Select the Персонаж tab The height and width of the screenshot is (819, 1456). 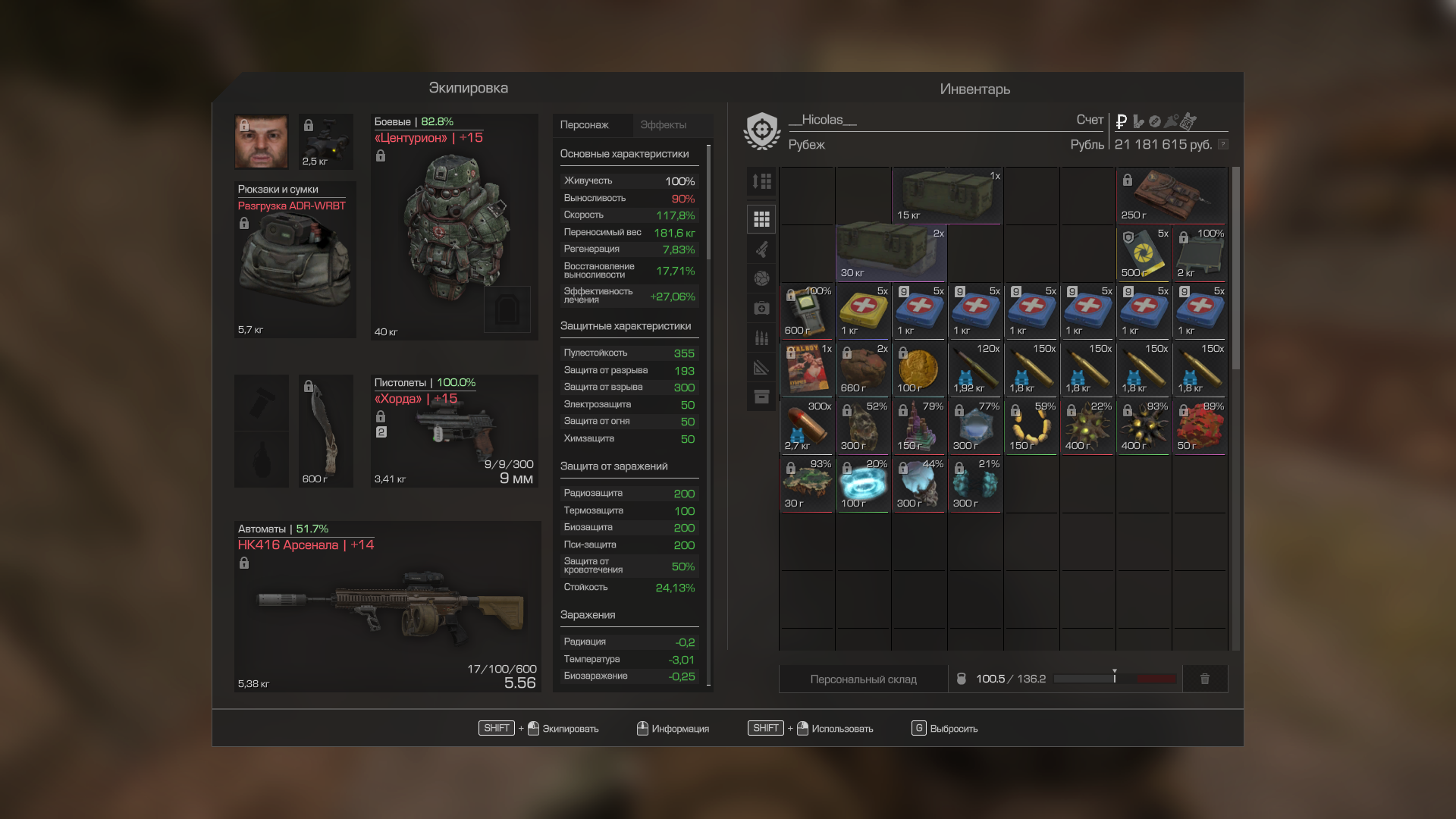click(585, 125)
